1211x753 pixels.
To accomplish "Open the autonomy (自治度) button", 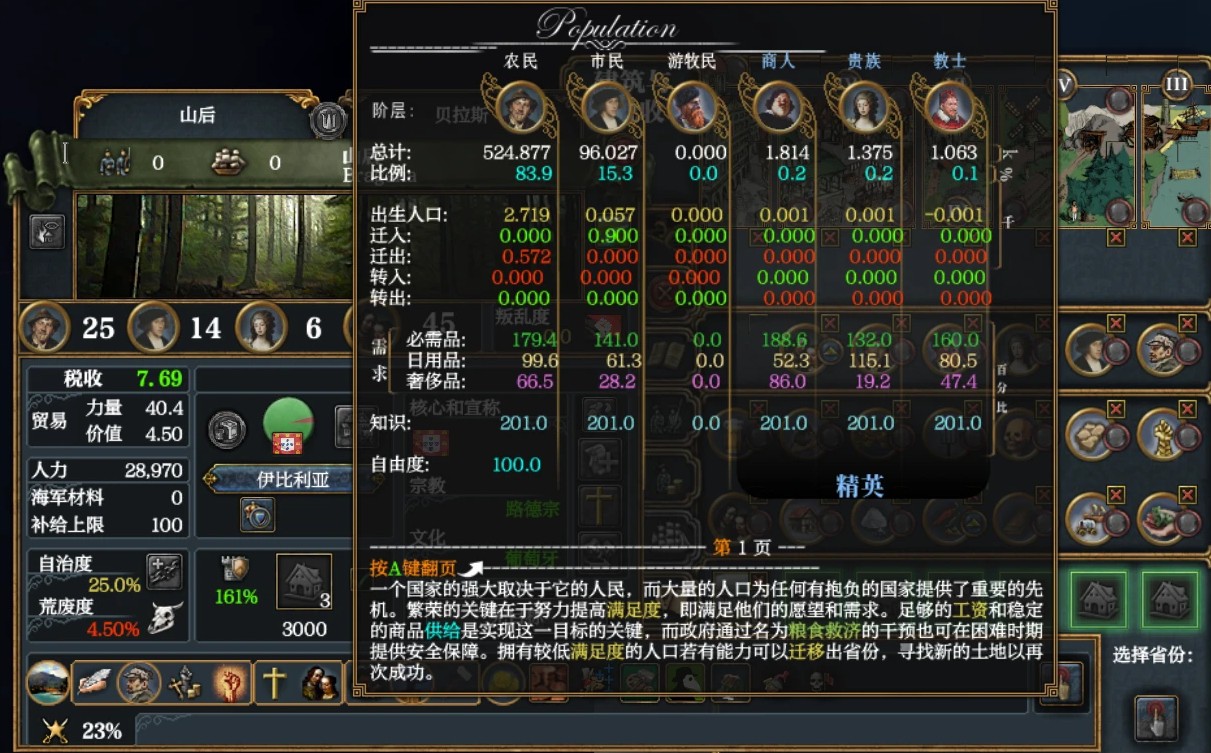I will (x=164, y=571).
